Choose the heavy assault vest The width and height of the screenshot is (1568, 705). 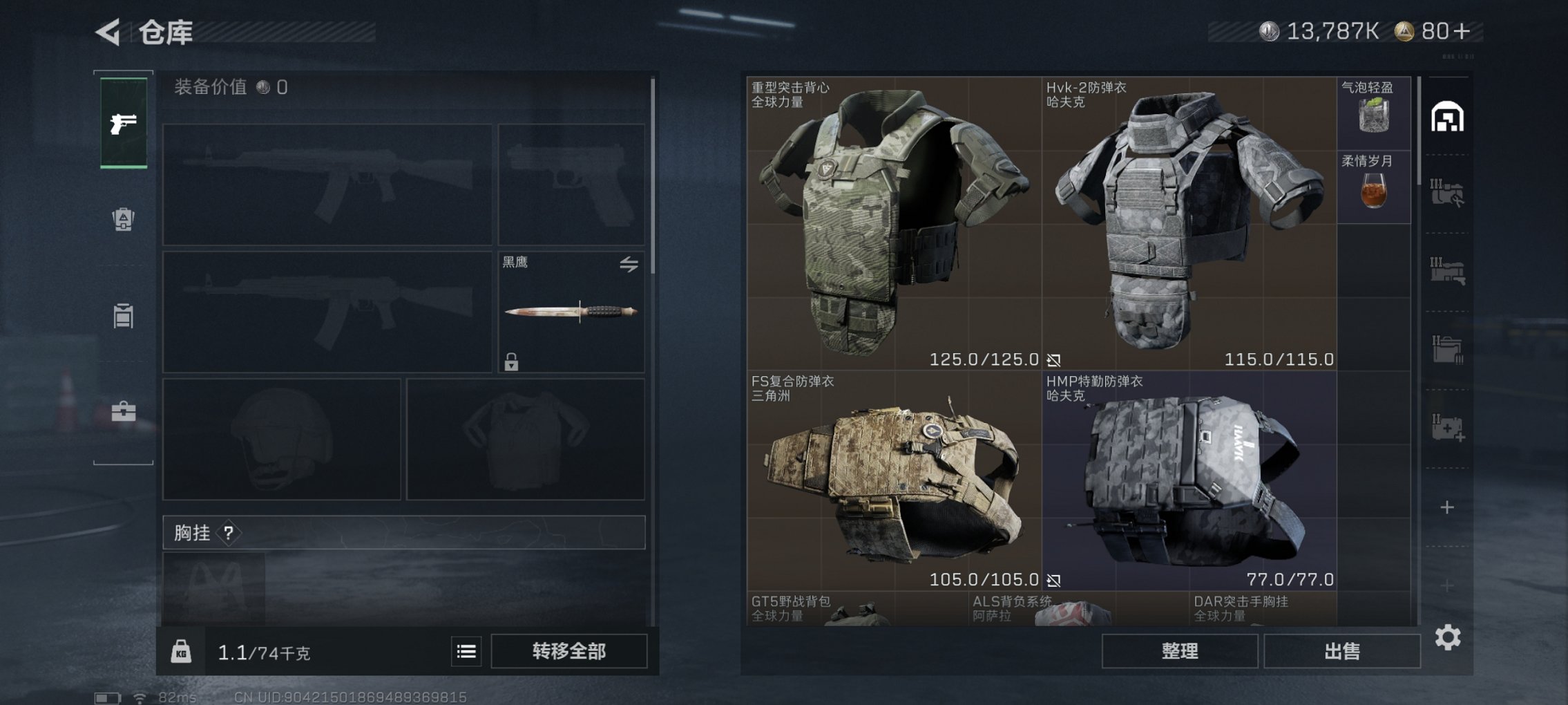[x=893, y=223]
